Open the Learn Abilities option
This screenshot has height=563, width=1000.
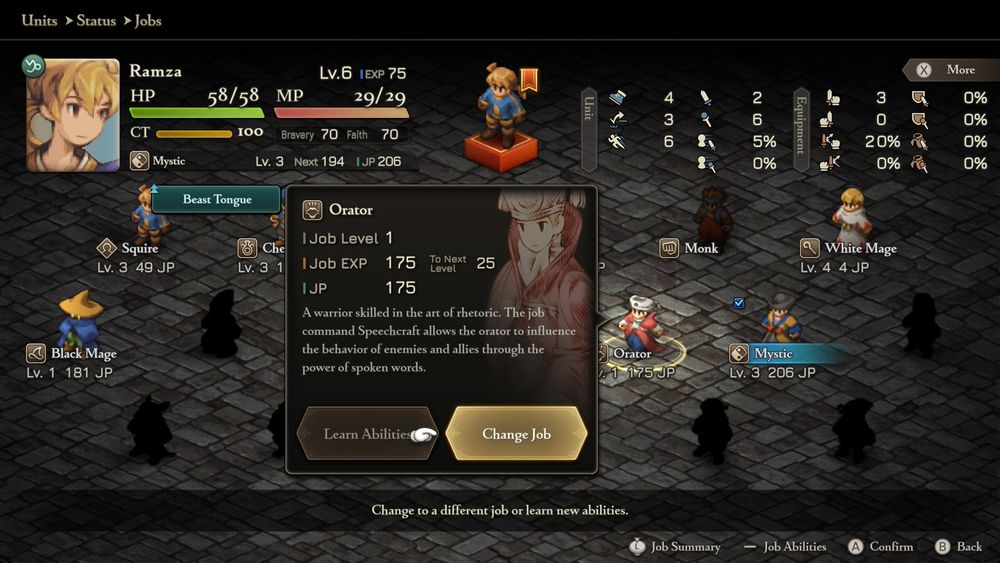tap(366, 434)
